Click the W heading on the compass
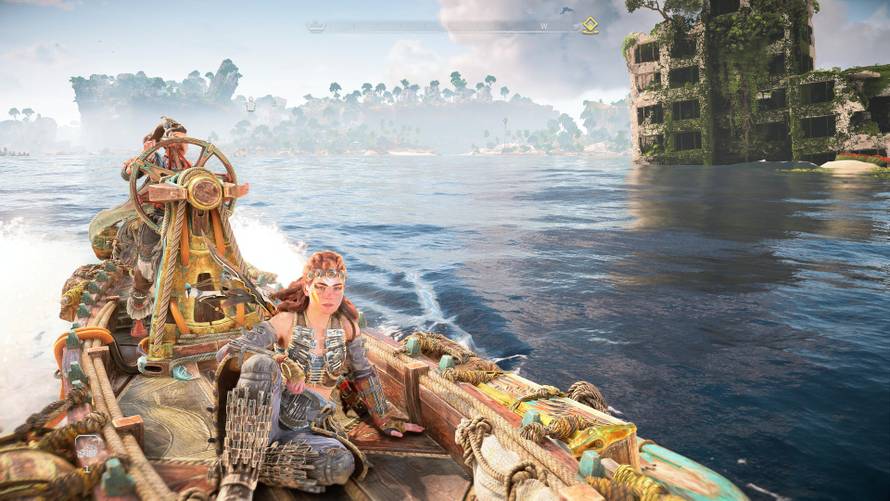 [x=544, y=27]
